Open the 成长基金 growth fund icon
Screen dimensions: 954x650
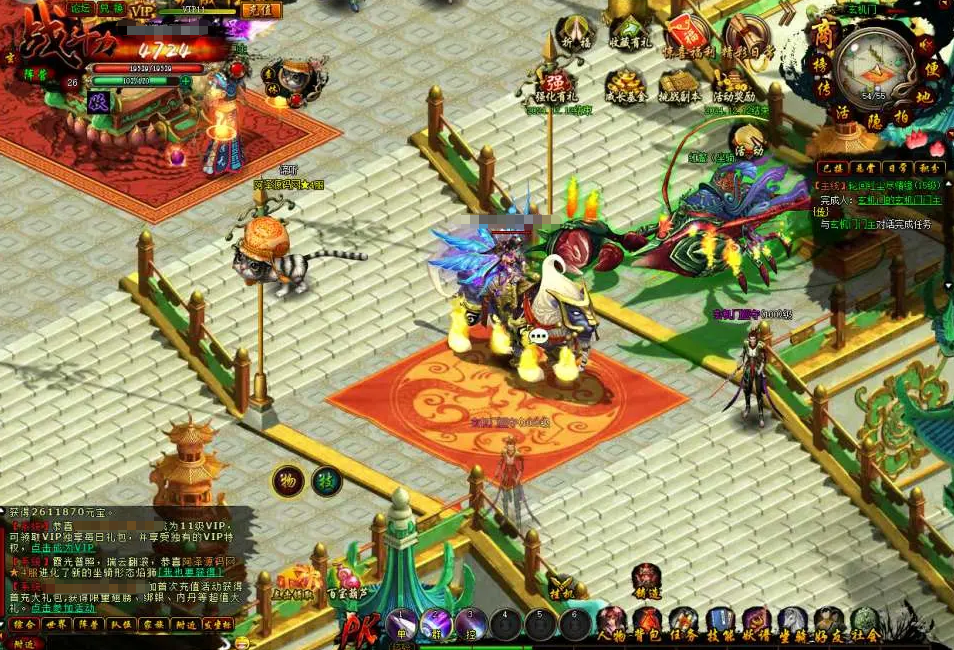(x=626, y=85)
